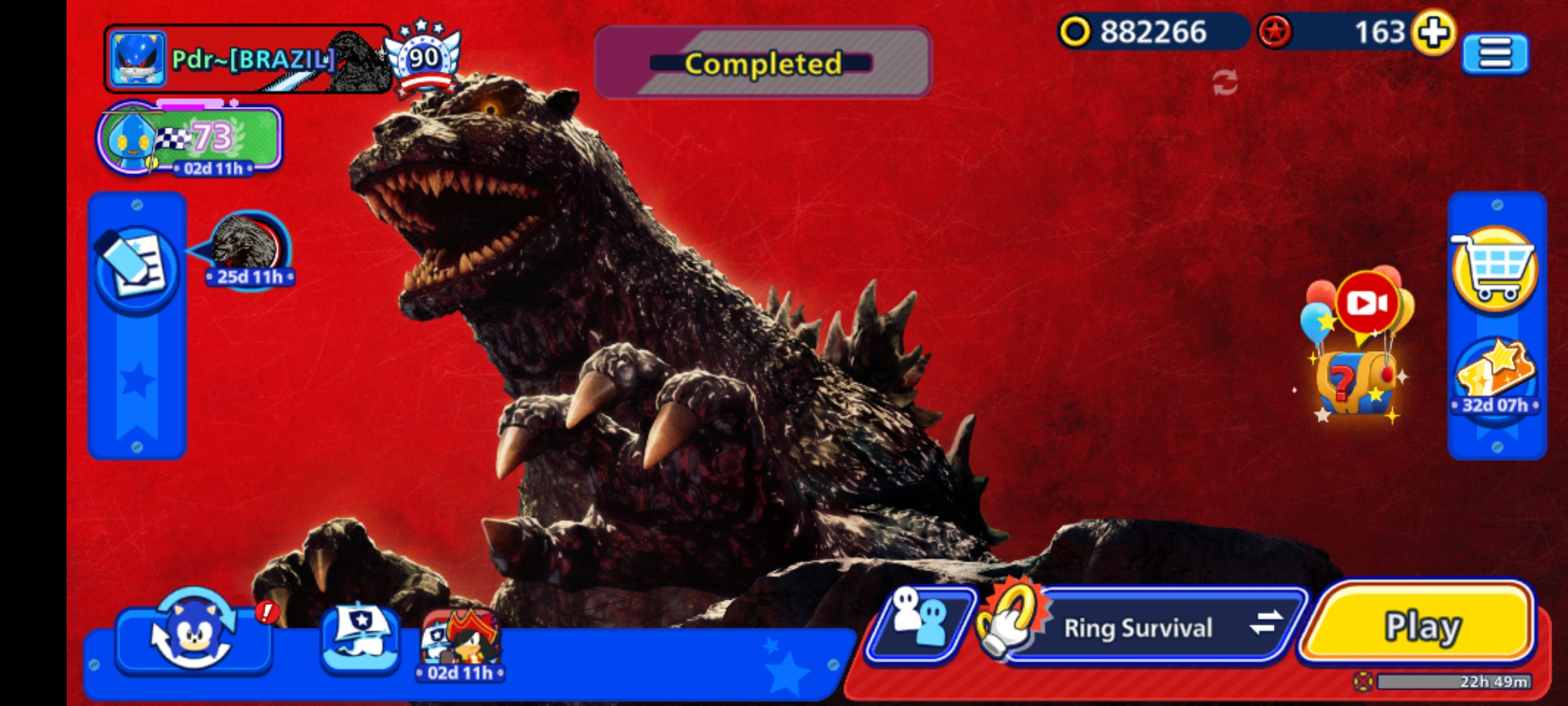Add more red star rings
Viewport: 1568px width, 706px height.
(x=1433, y=31)
